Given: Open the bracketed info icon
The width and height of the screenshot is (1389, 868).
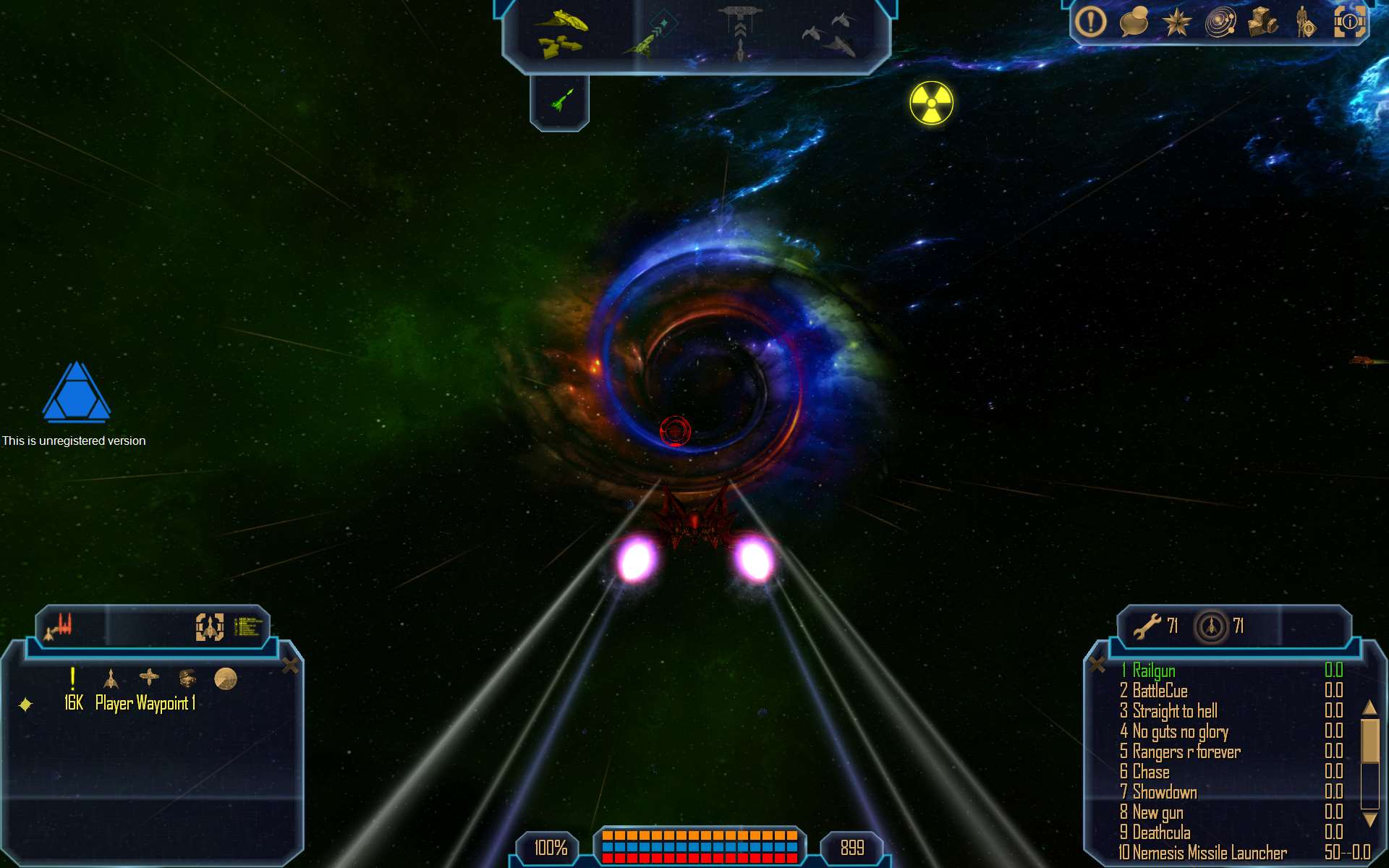Looking at the screenshot, I should tap(1349, 22).
